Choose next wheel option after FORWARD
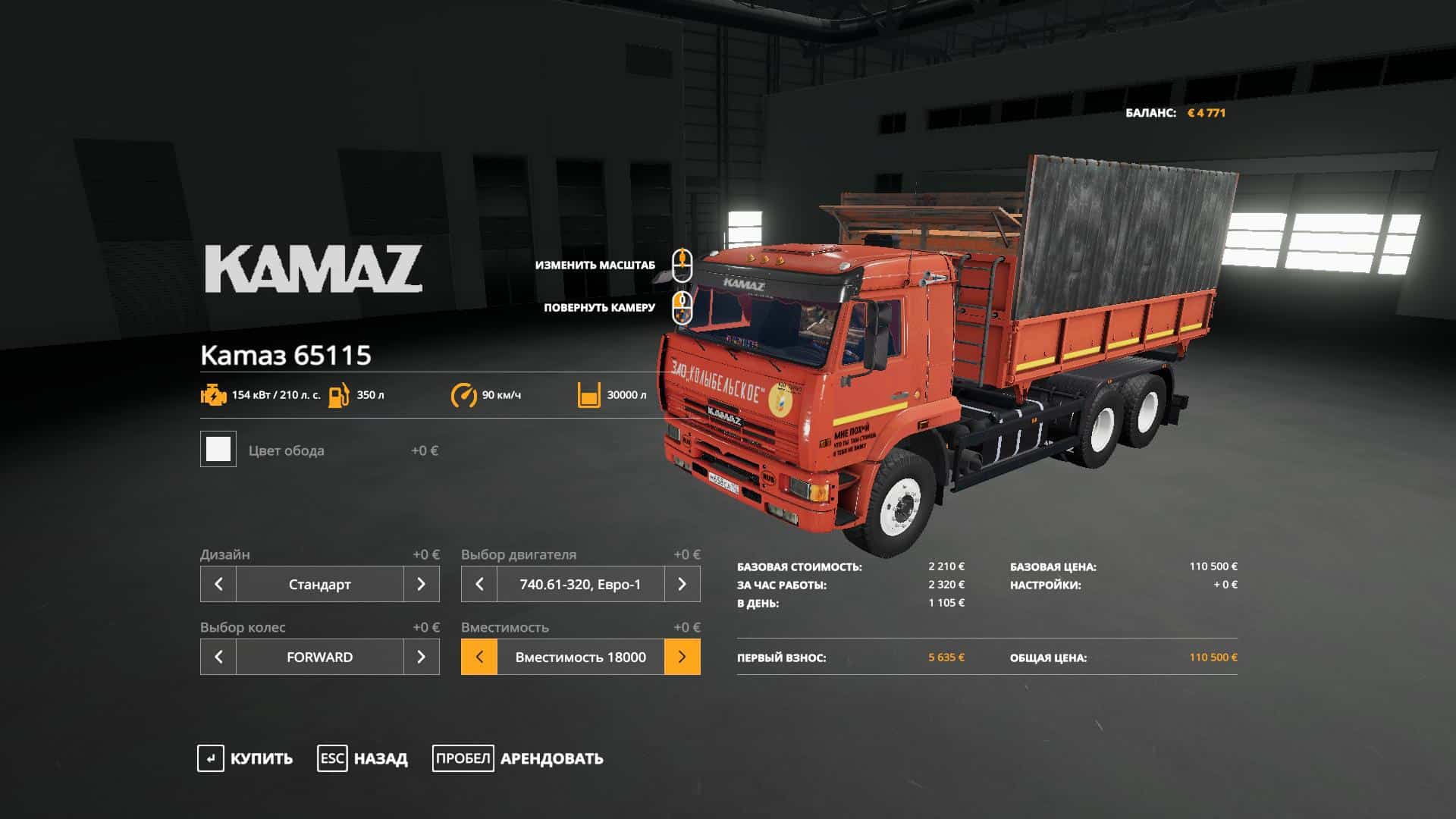 (x=422, y=657)
